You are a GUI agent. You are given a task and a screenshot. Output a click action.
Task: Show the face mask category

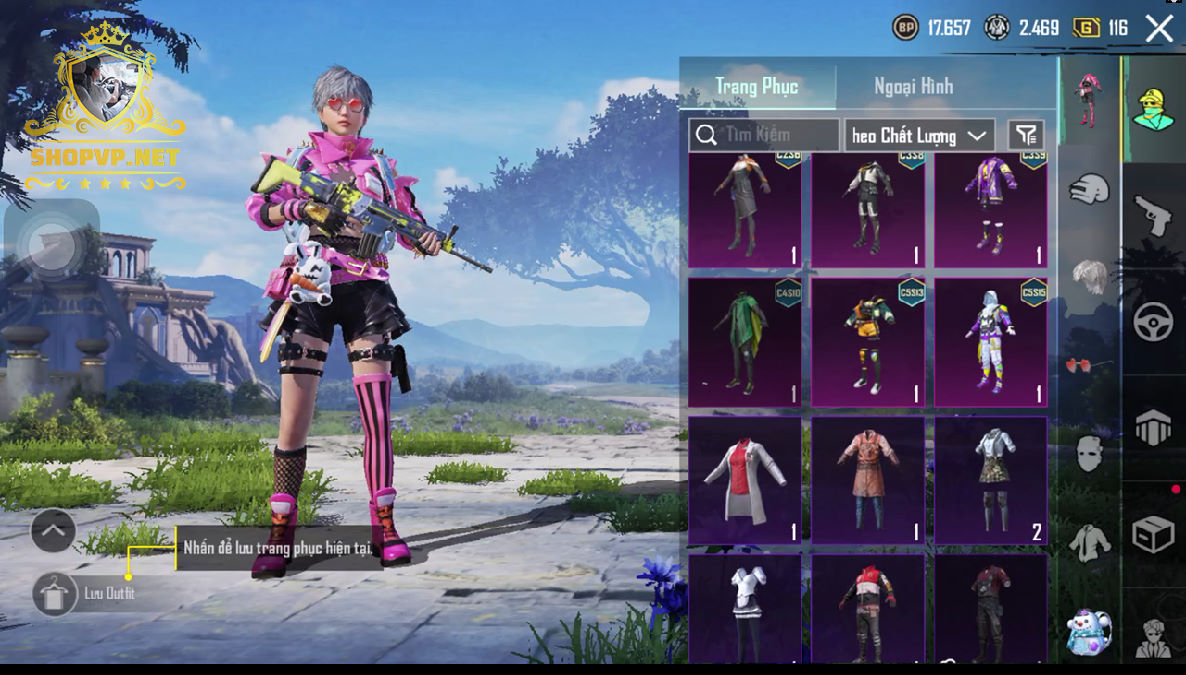1090,452
